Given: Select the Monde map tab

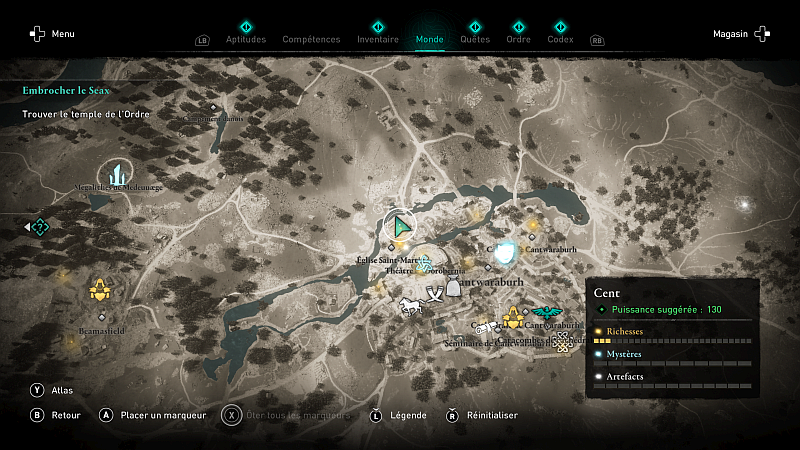Looking at the screenshot, I should 429,39.
